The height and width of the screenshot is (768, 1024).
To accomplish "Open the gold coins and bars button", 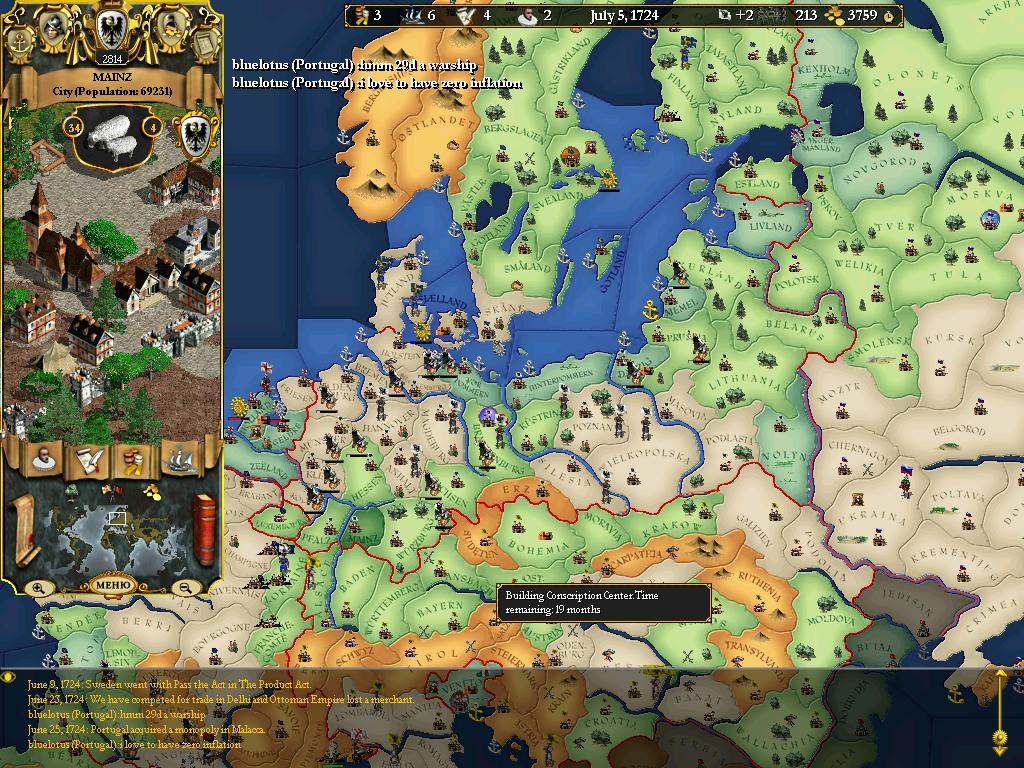I will tap(133, 459).
